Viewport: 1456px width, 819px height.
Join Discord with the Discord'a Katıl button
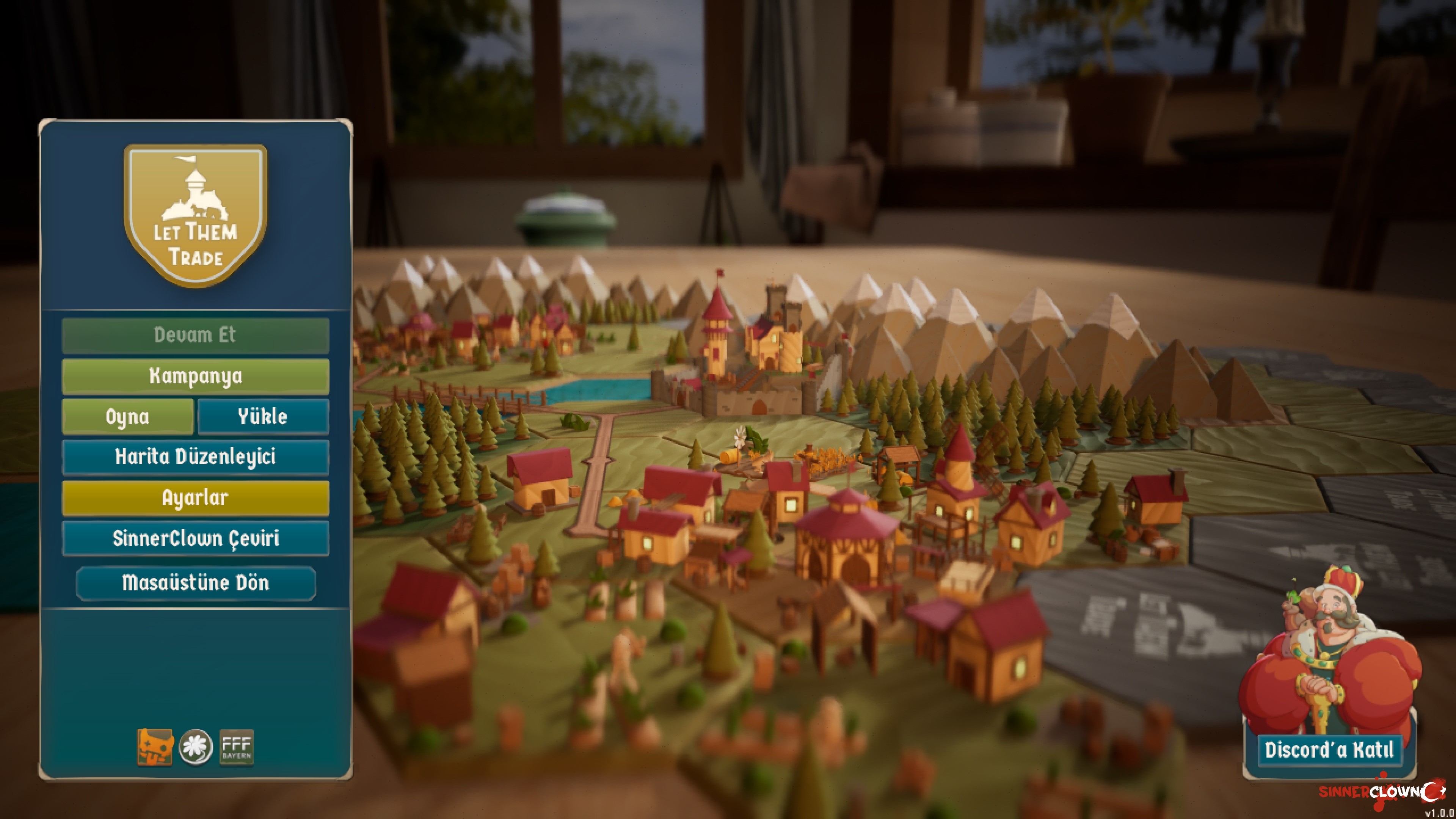click(x=1329, y=750)
